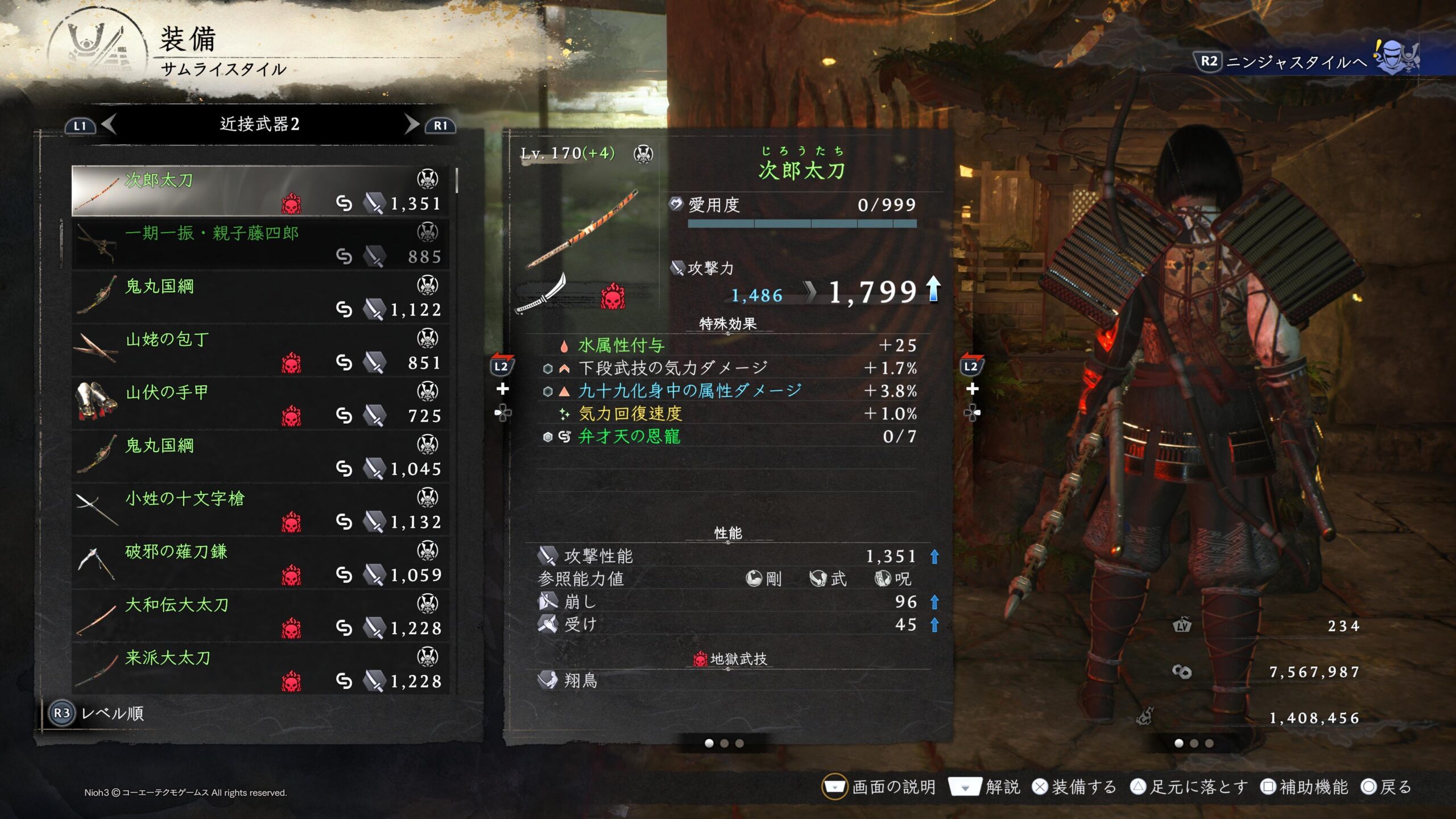The image size is (1456, 819).
Task: Choose 一期一振・親子藤四郎 from the list
Action: click(260, 244)
